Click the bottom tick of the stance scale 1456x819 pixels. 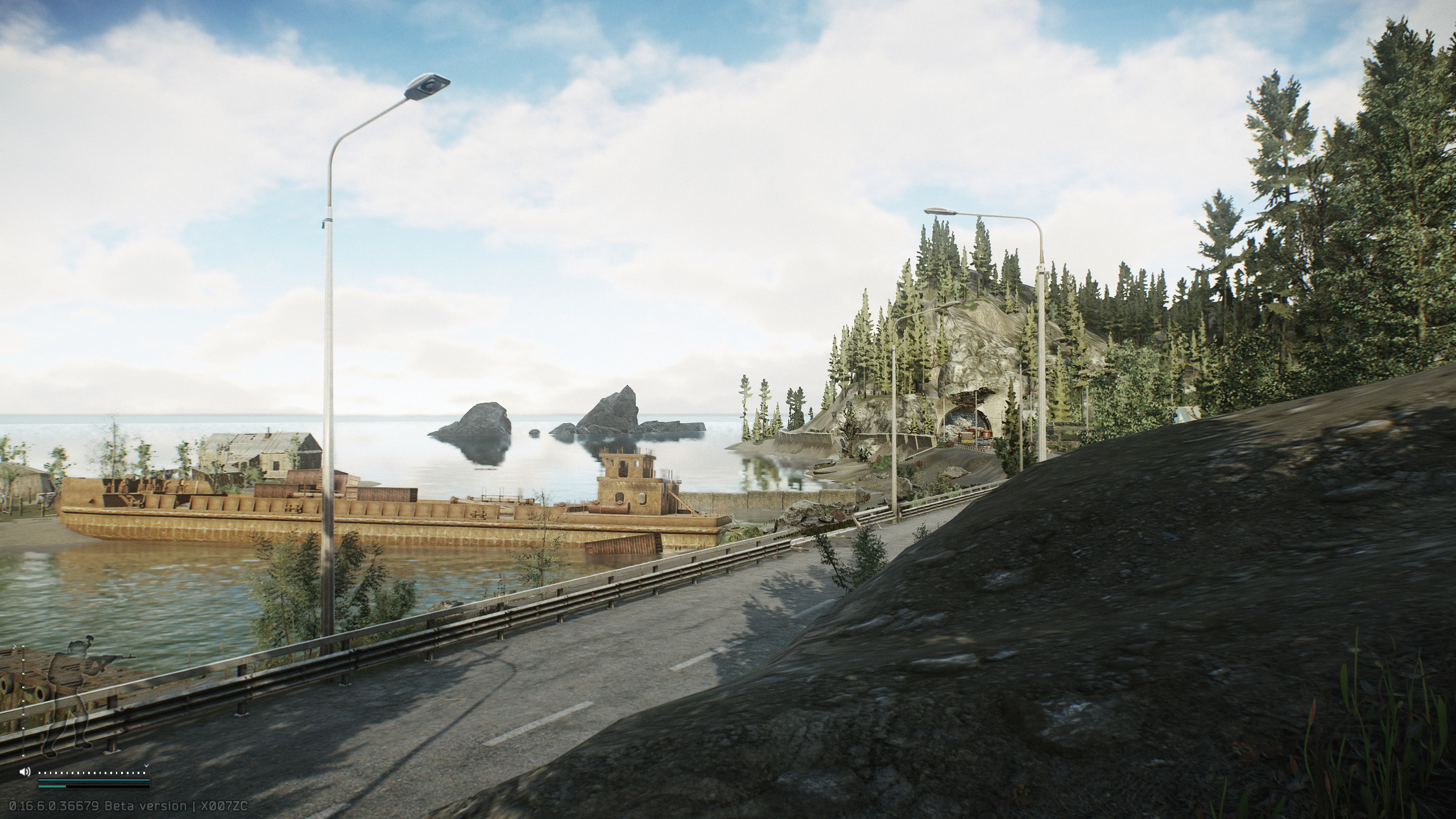pyautogui.click(x=23, y=755)
